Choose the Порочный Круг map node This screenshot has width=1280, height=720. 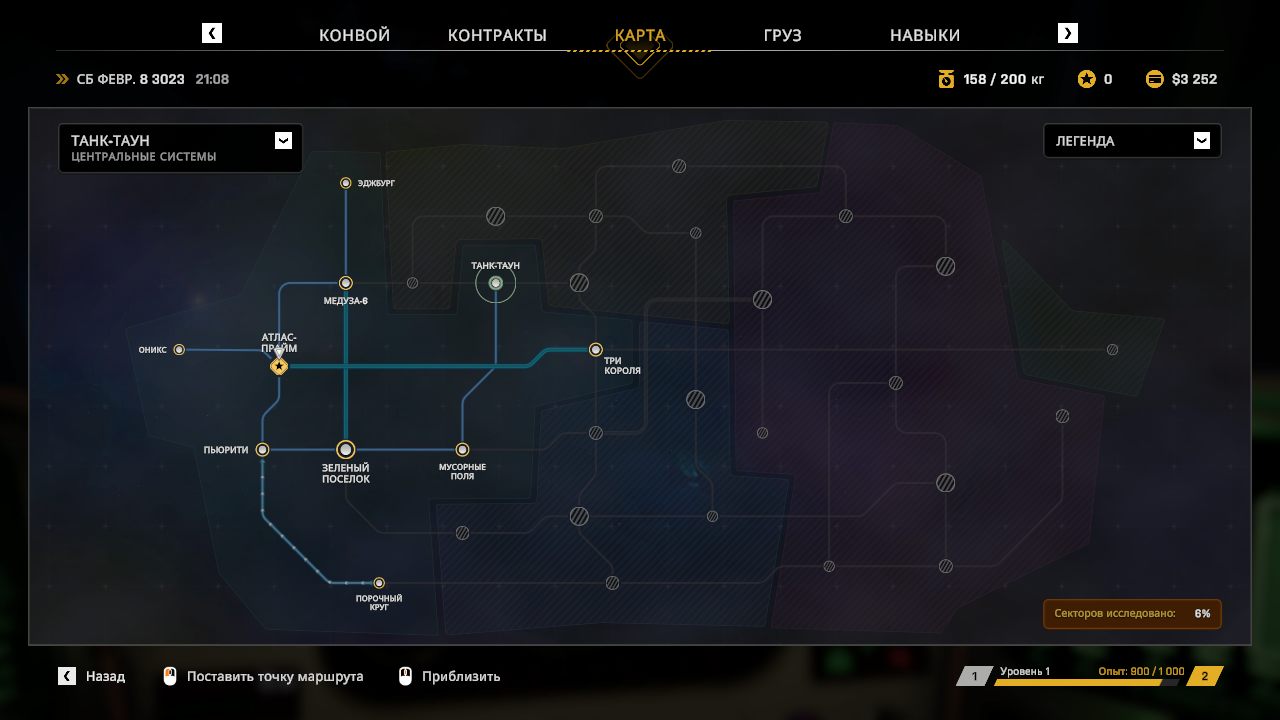pyautogui.click(x=379, y=583)
